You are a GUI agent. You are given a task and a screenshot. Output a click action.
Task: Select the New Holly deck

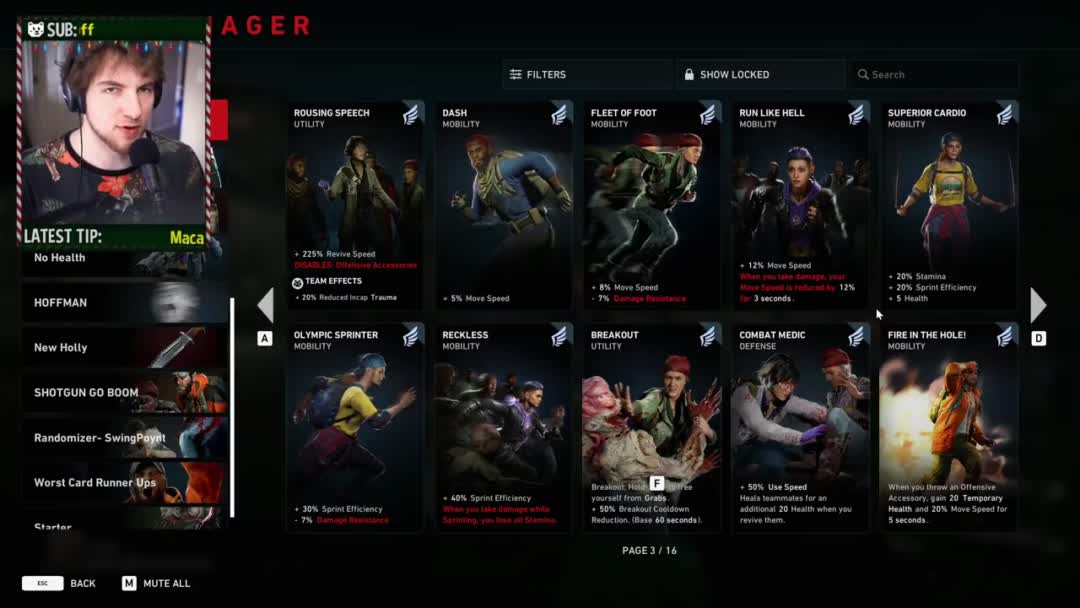125,347
